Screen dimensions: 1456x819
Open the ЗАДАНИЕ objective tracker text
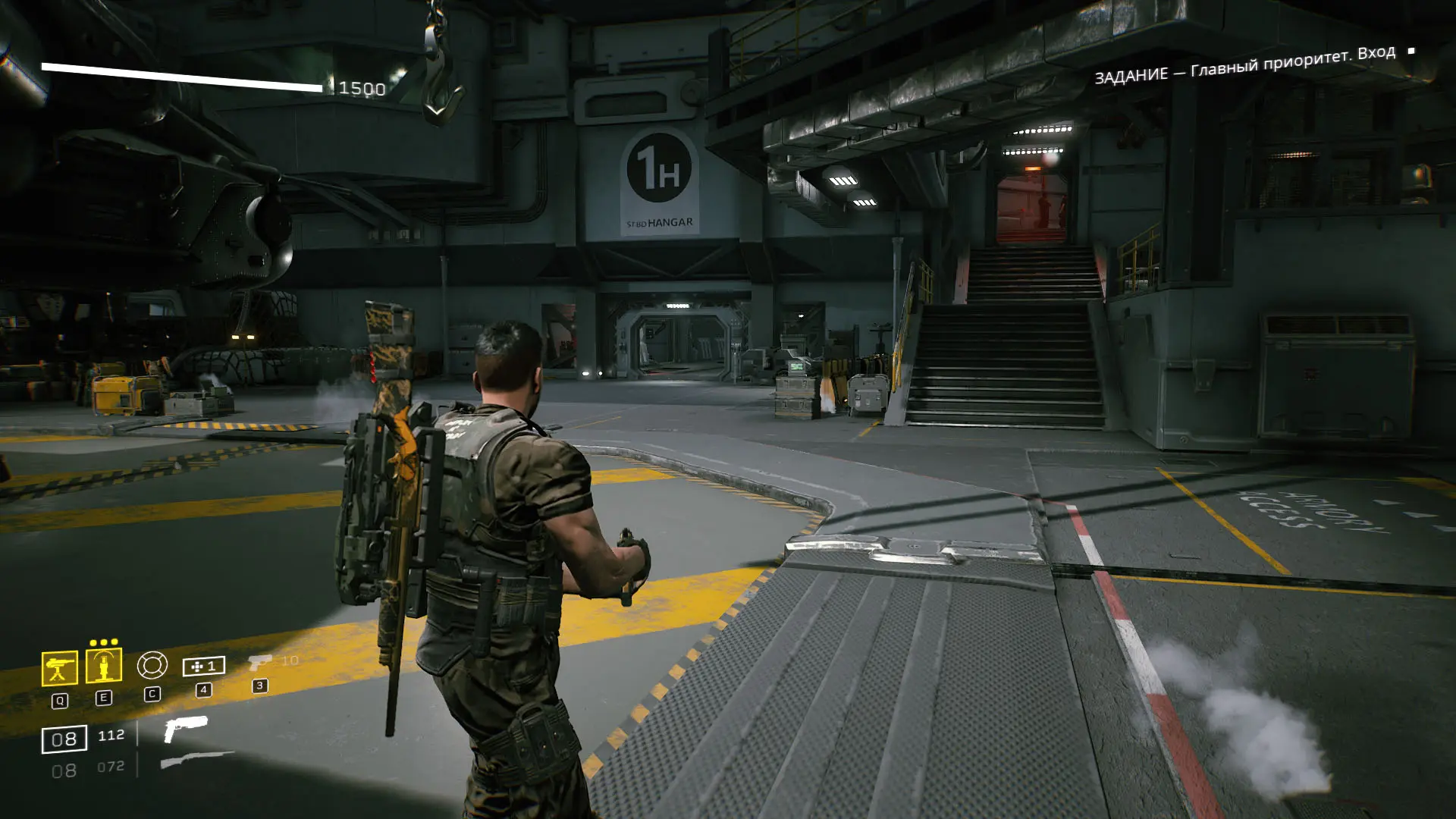(1244, 64)
